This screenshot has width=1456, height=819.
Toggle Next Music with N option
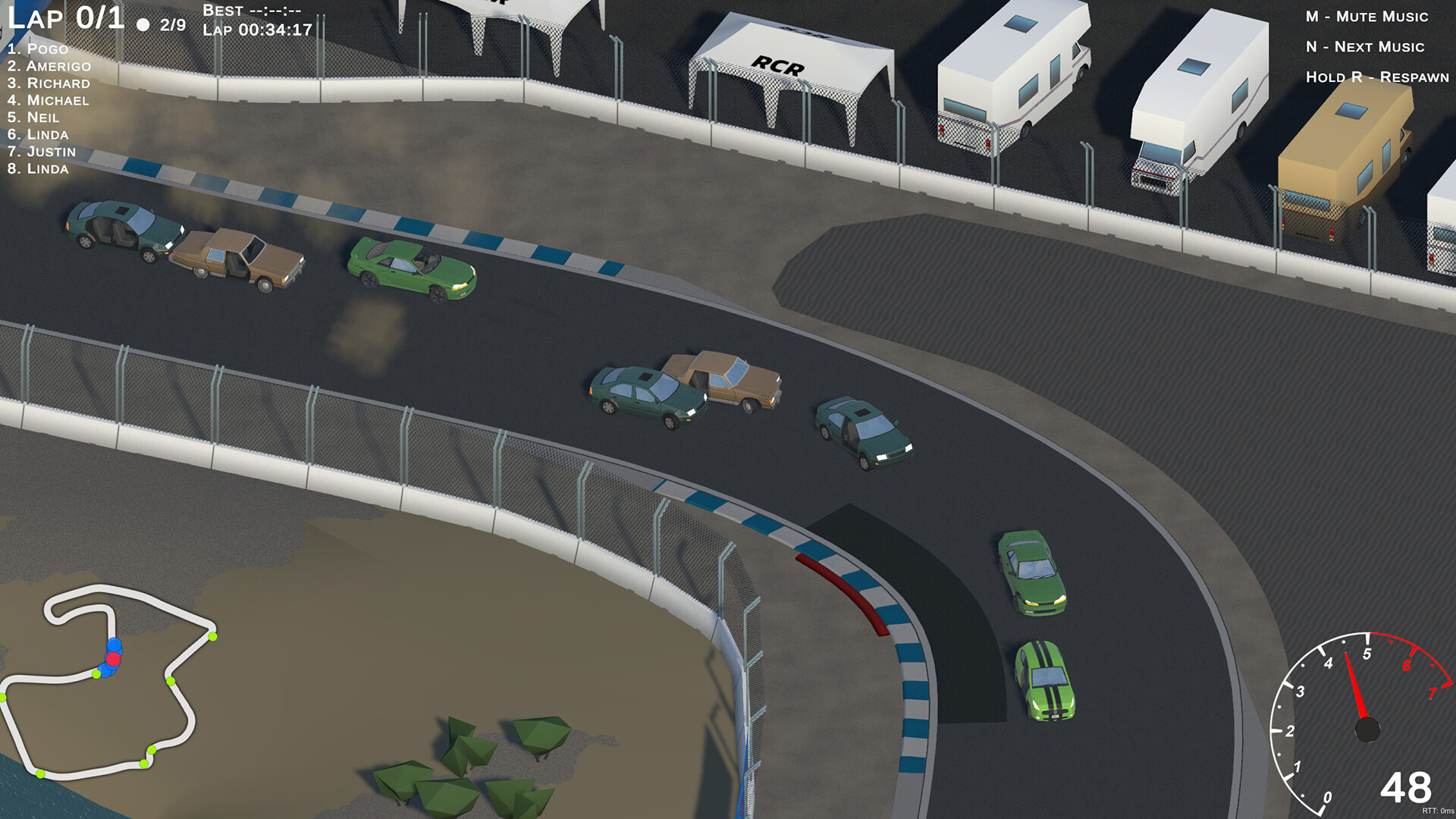coord(1363,47)
